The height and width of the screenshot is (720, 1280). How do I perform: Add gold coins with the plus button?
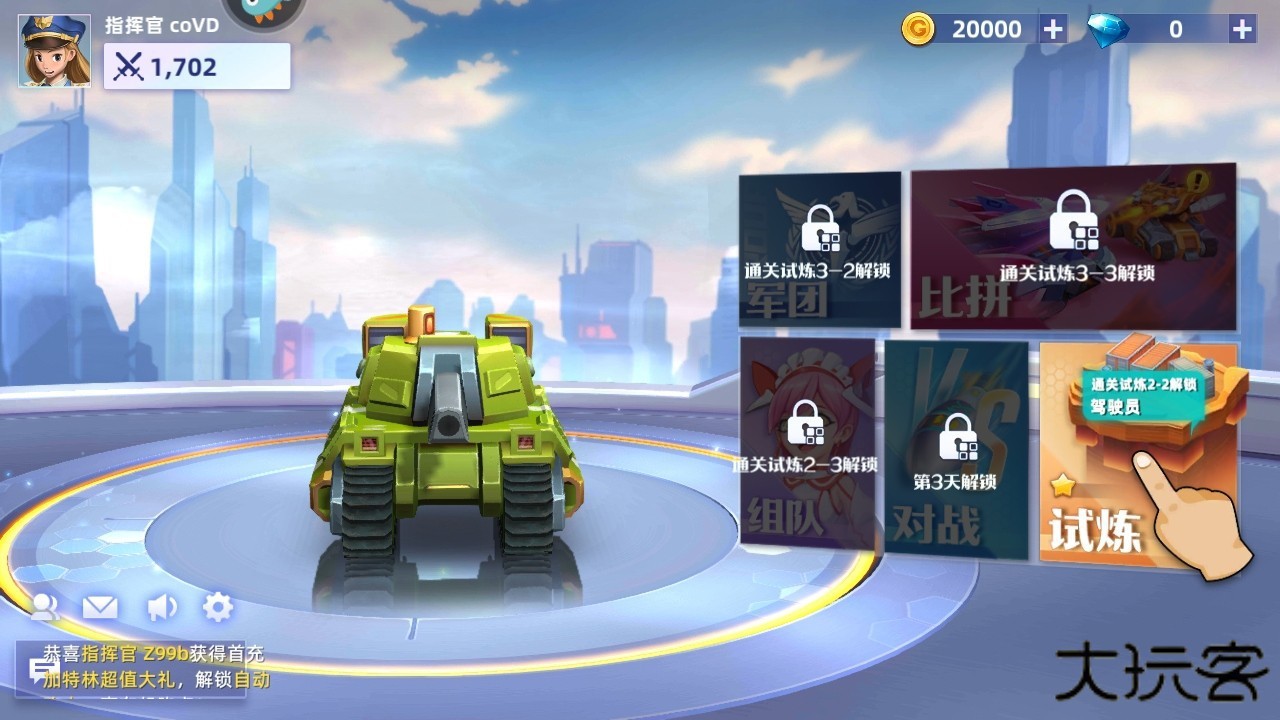(1053, 29)
